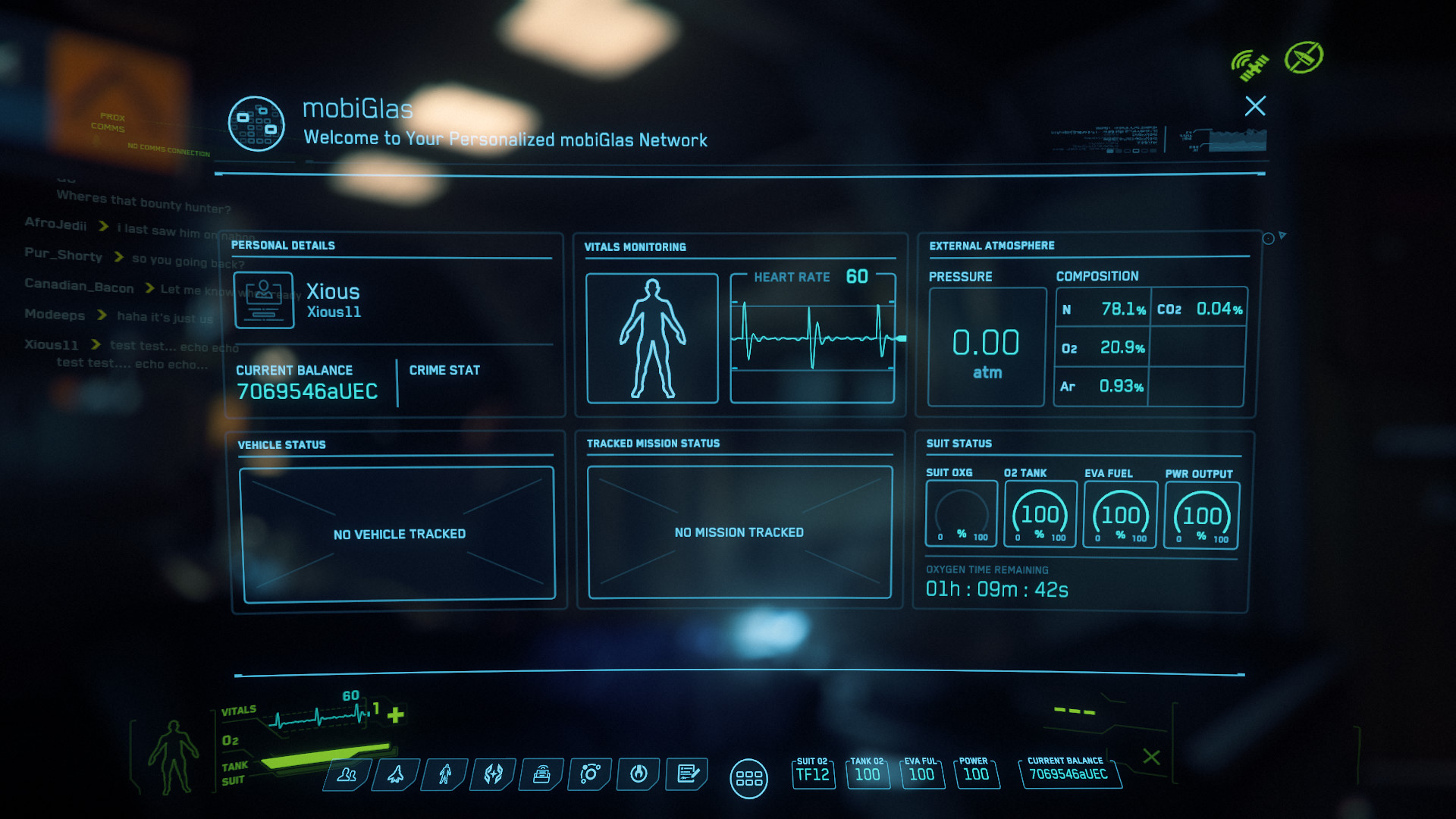Open the spaceship app icon

tap(396, 774)
